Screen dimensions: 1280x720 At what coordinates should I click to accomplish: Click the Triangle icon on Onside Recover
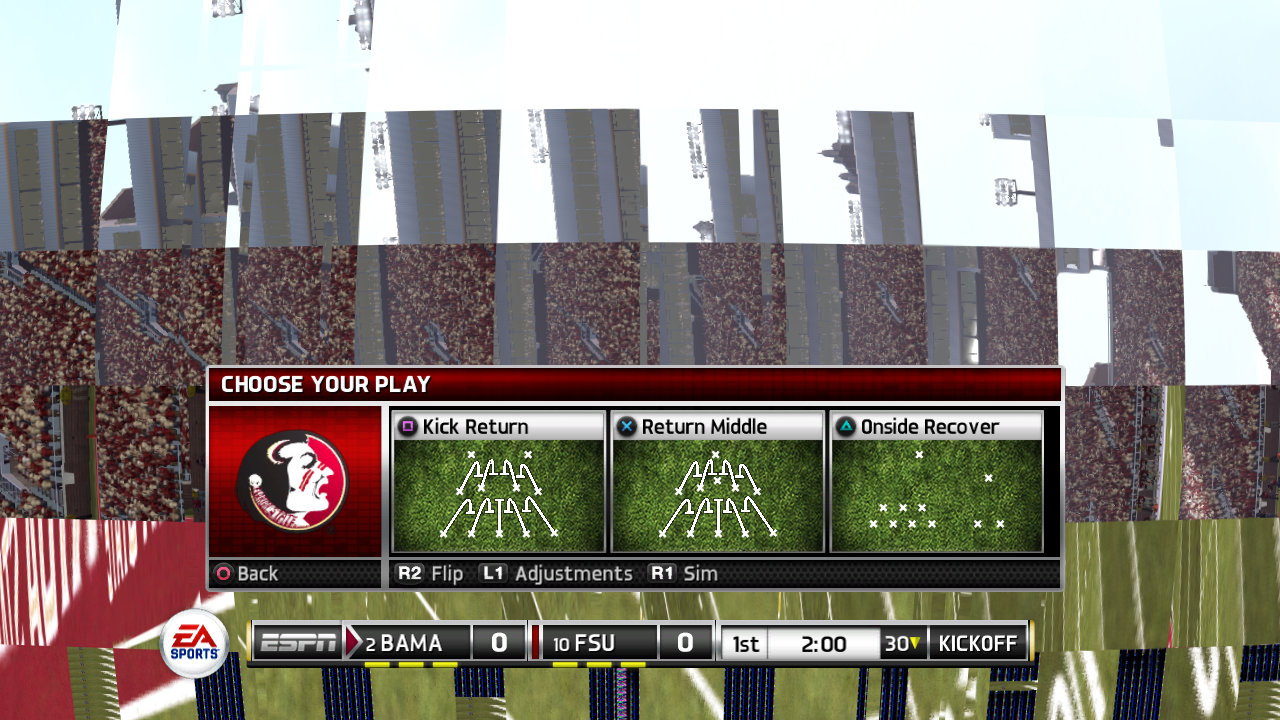pos(845,426)
